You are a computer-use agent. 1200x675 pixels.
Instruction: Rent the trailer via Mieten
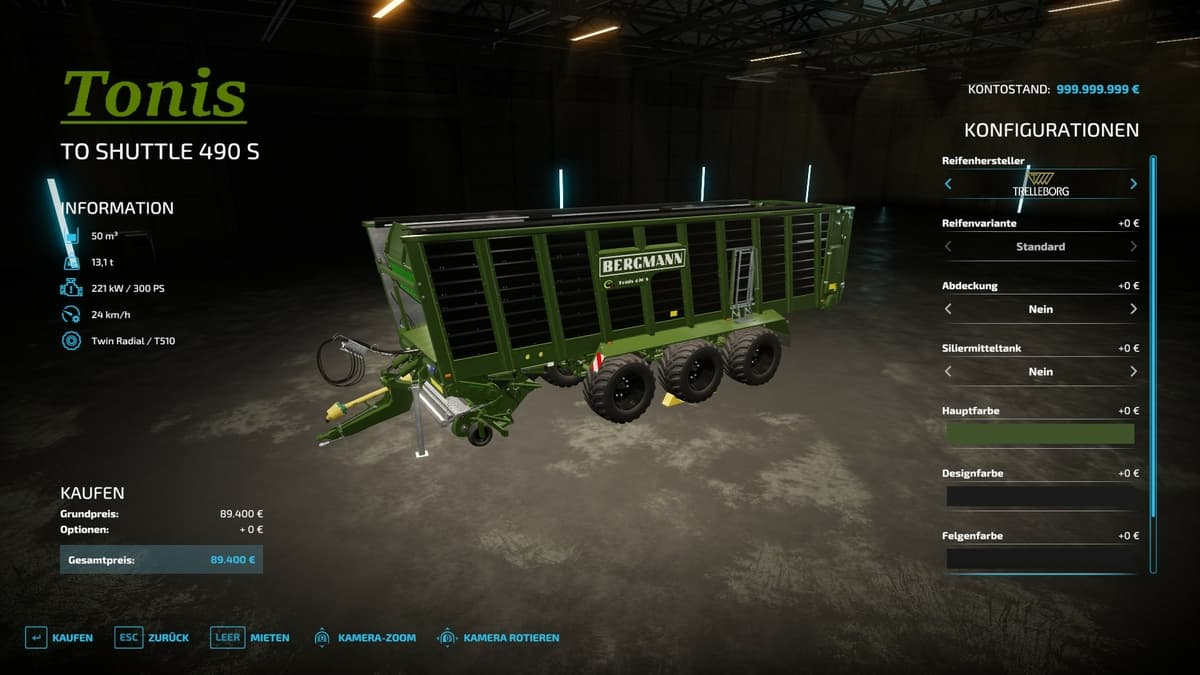(250, 637)
